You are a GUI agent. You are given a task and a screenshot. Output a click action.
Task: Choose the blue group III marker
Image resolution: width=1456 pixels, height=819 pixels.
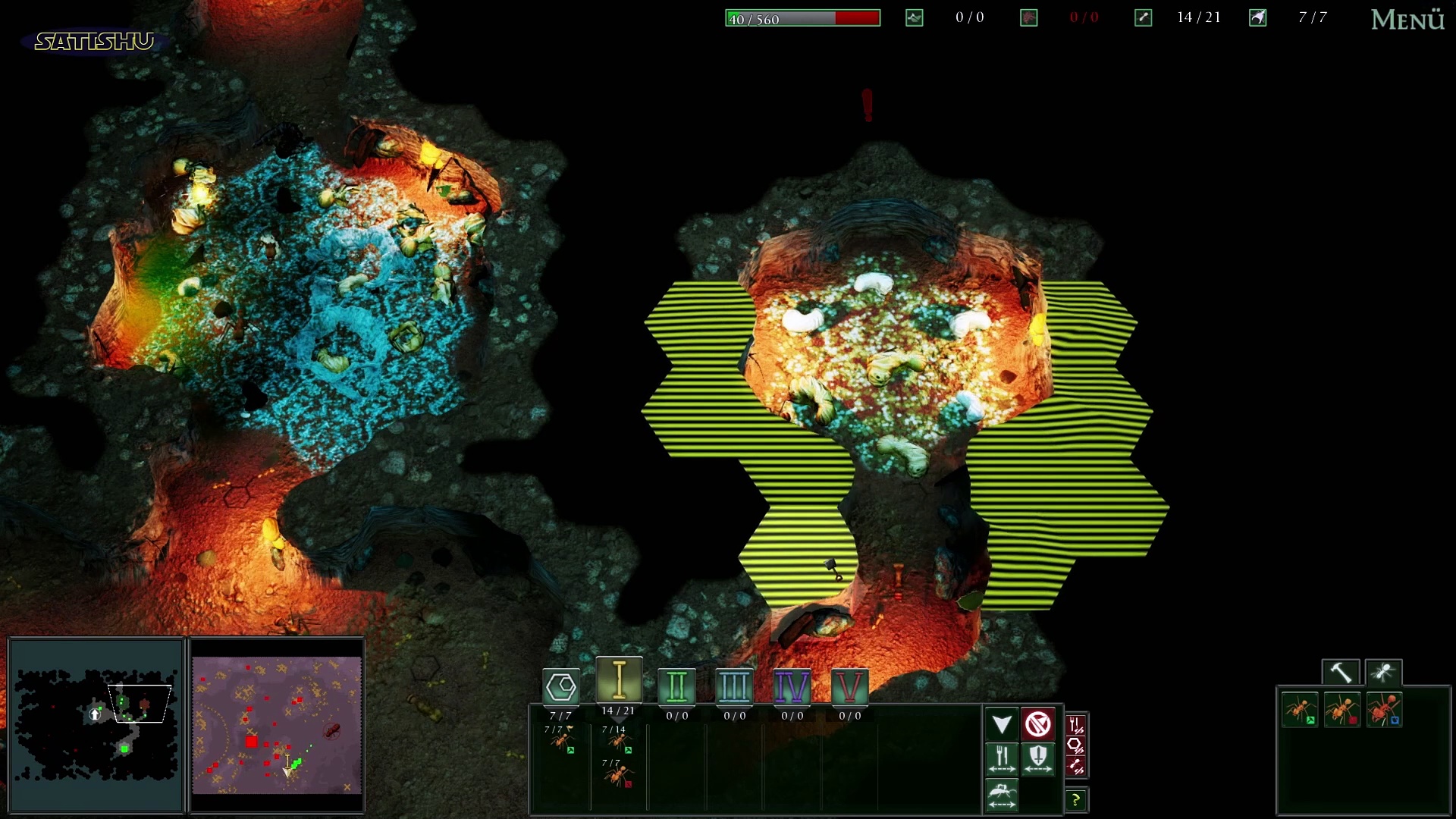click(x=734, y=687)
